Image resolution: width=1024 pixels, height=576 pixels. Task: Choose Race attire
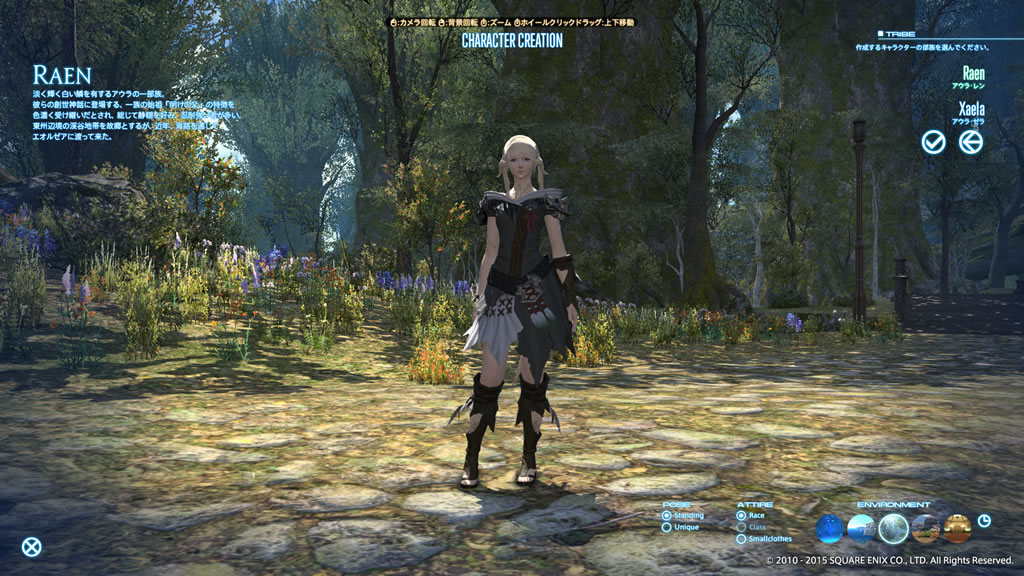coord(741,516)
